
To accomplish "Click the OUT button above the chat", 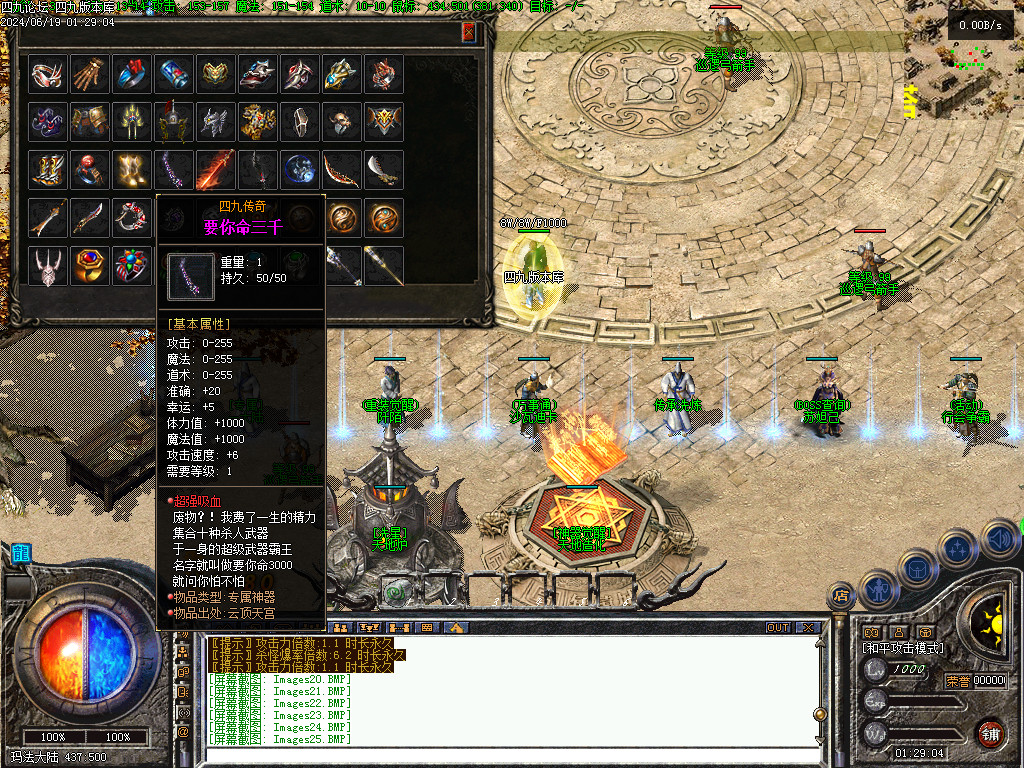I will (777, 628).
